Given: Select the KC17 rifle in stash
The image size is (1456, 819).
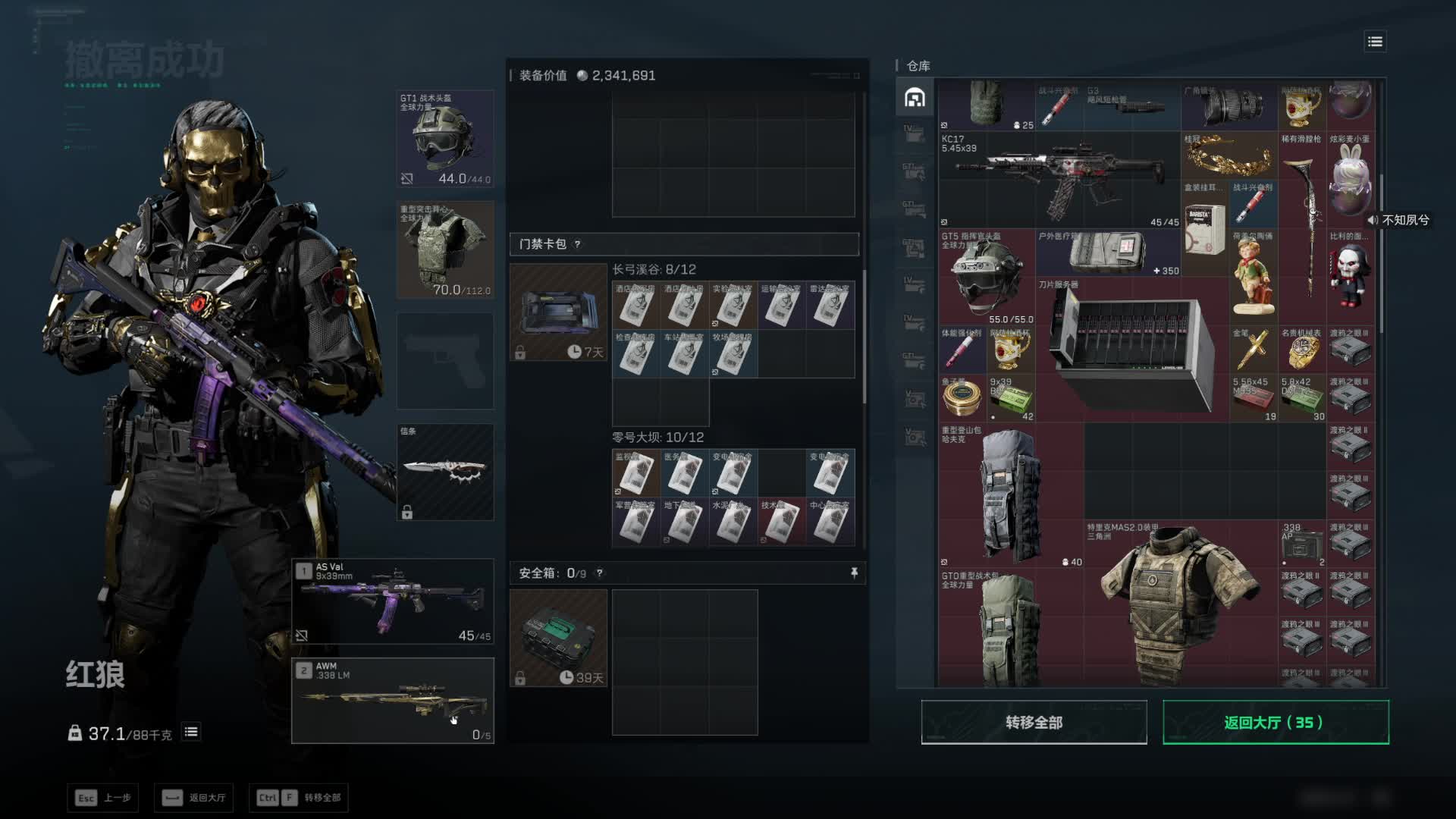Looking at the screenshot, I should (1060, 180).
